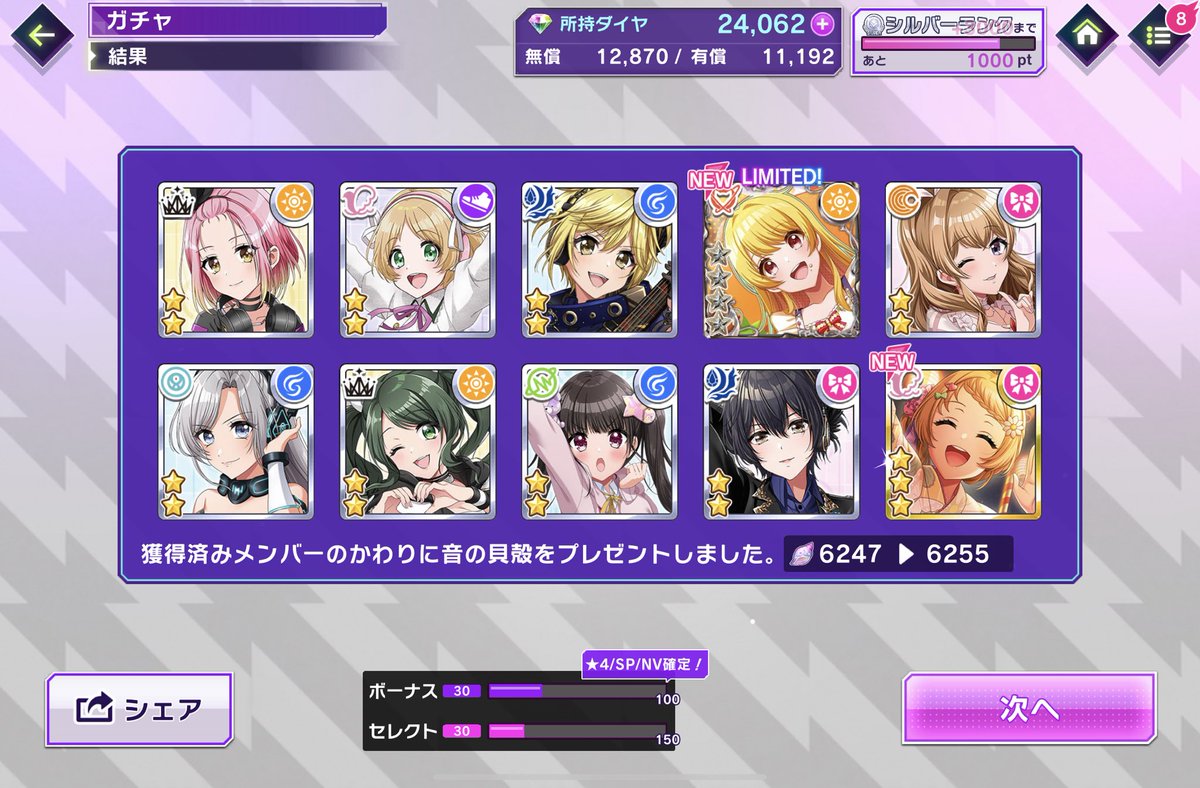1200x788 pixels.
Task: Open the NEW three-star orange-haired card
Action: click(963, 441)
